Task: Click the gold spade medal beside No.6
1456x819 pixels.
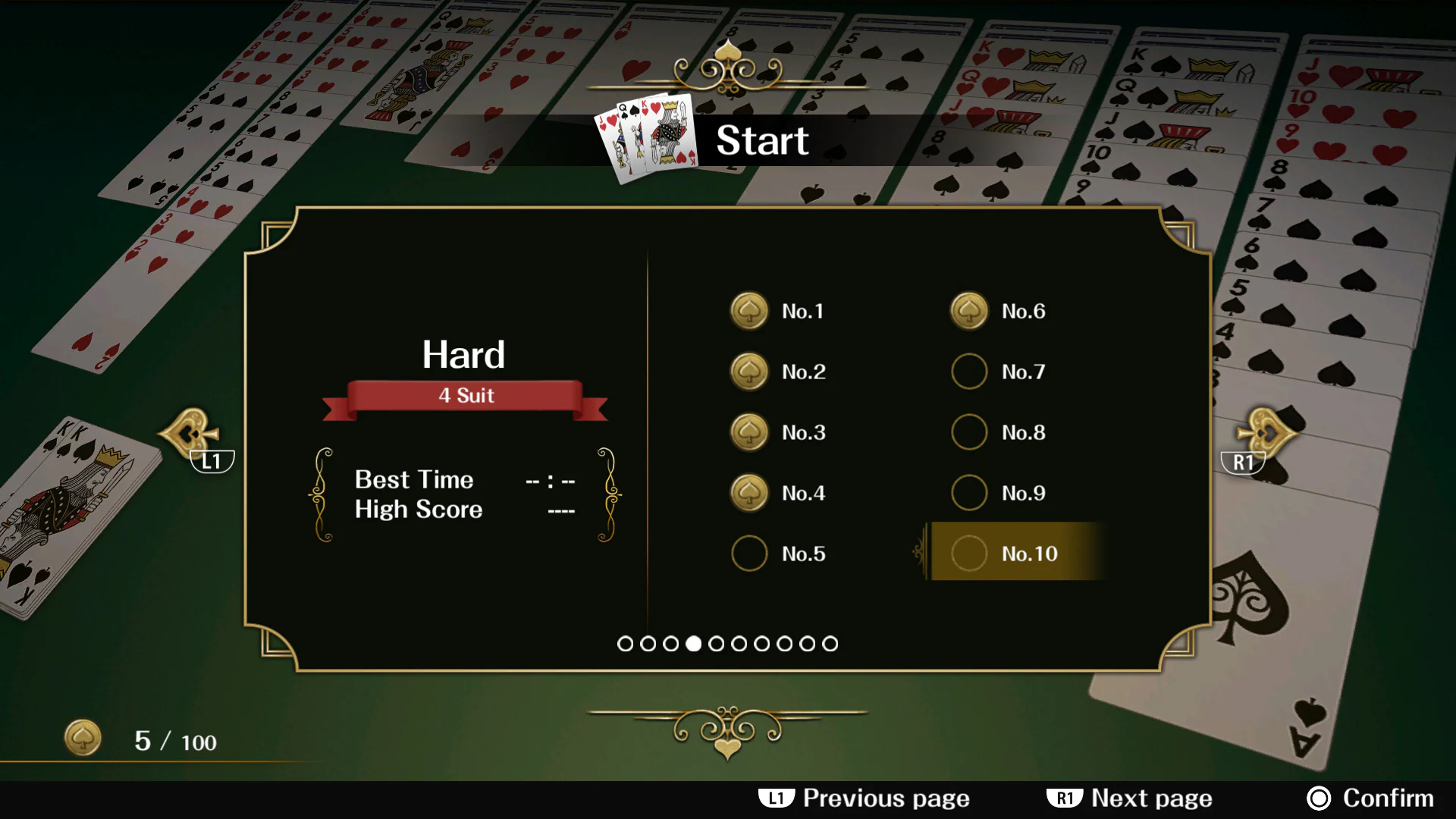Action: [968, 311]
